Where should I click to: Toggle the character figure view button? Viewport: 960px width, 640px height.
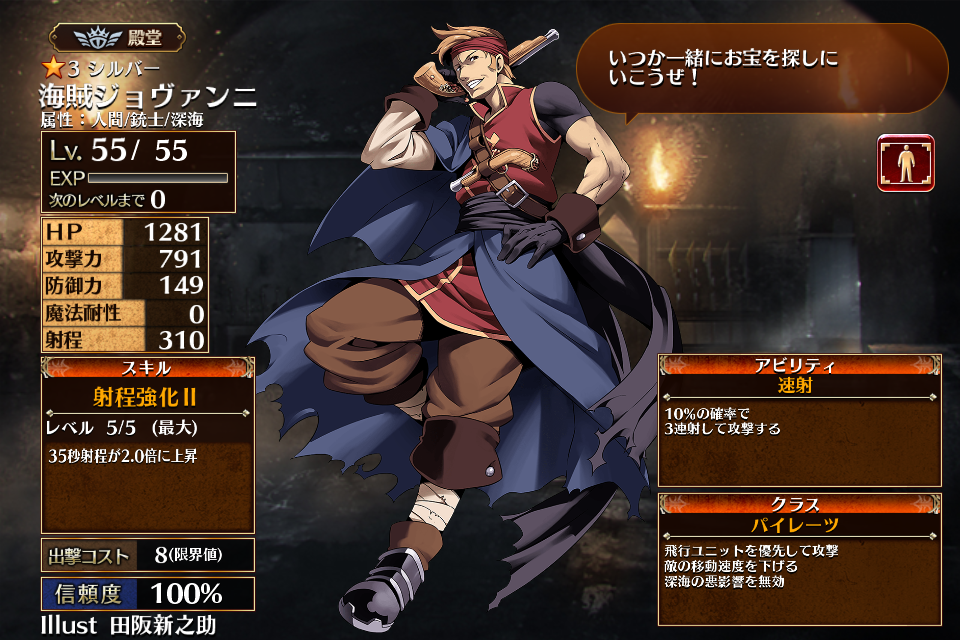[905, 163]
